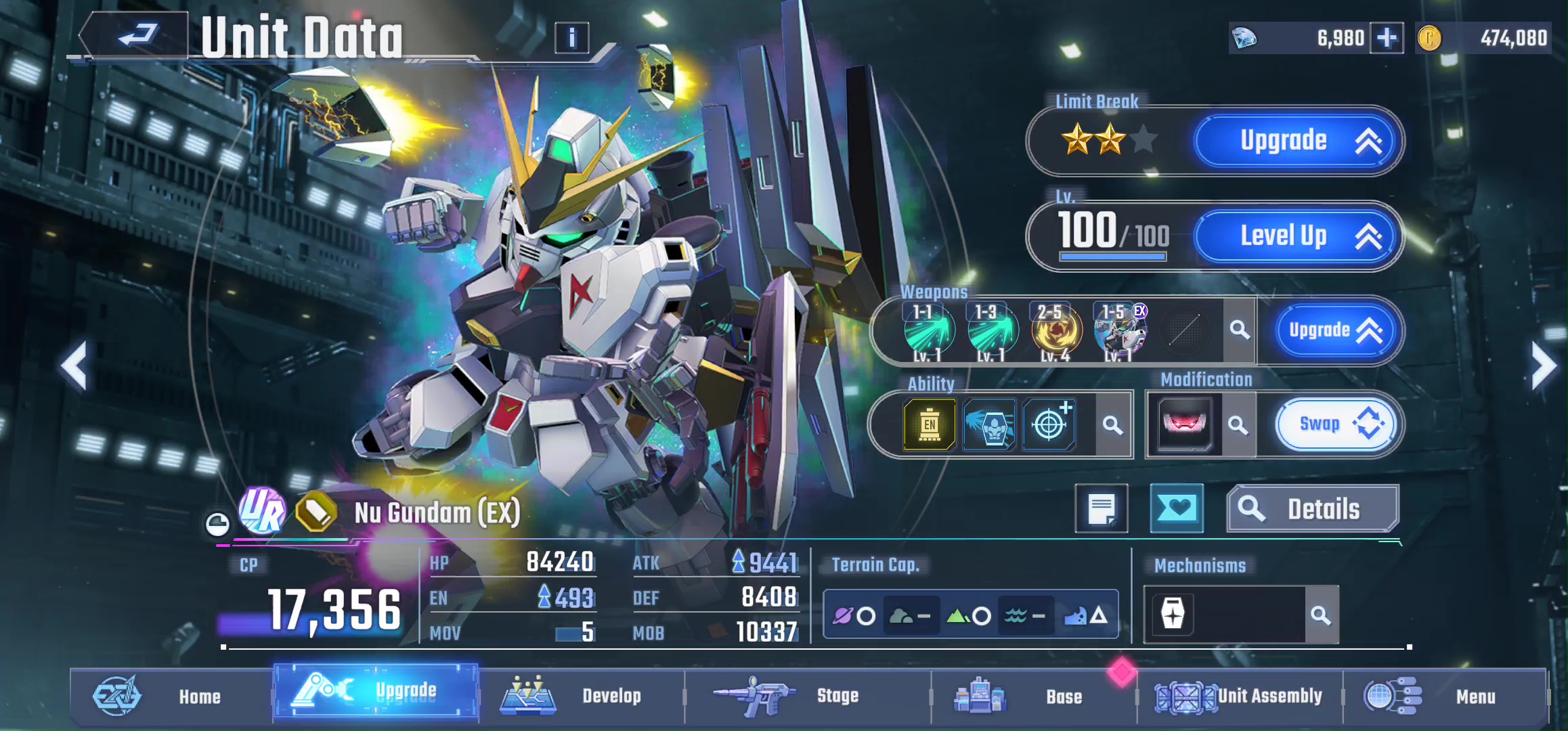
Task: Show the next unit with right arrow
Action: (x=1544, y=366)
